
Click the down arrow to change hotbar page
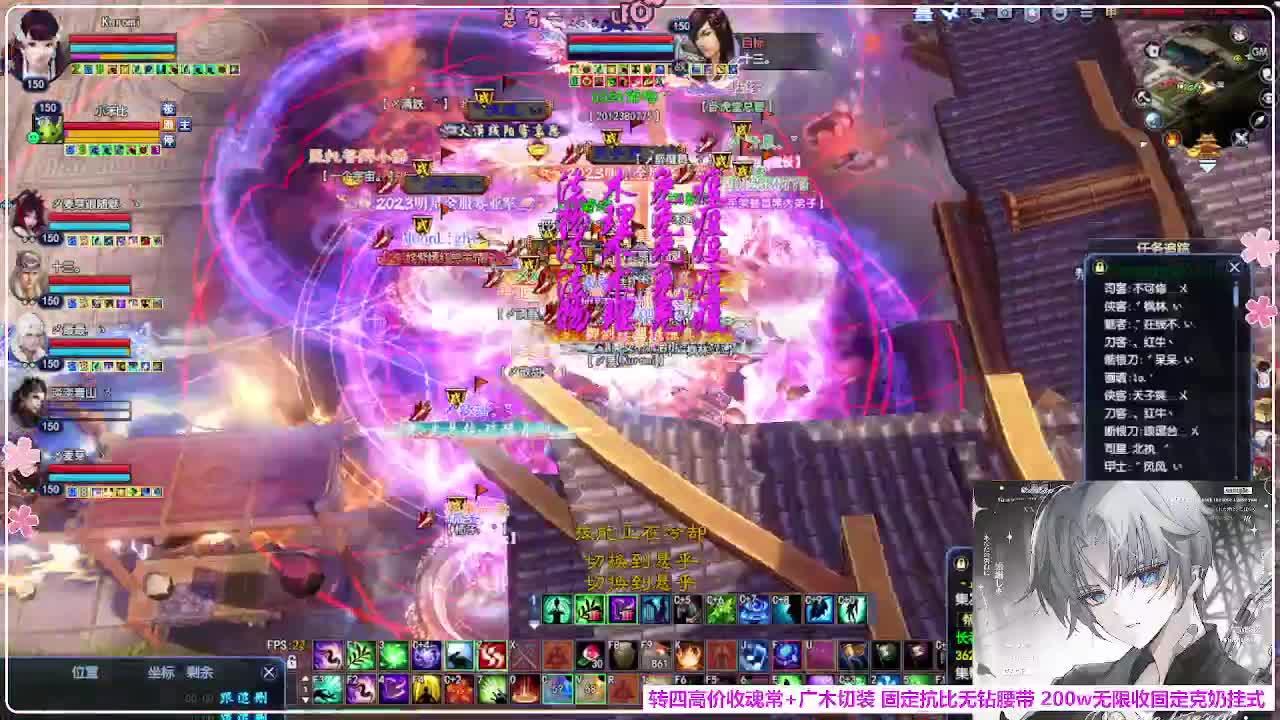(303, 699)
